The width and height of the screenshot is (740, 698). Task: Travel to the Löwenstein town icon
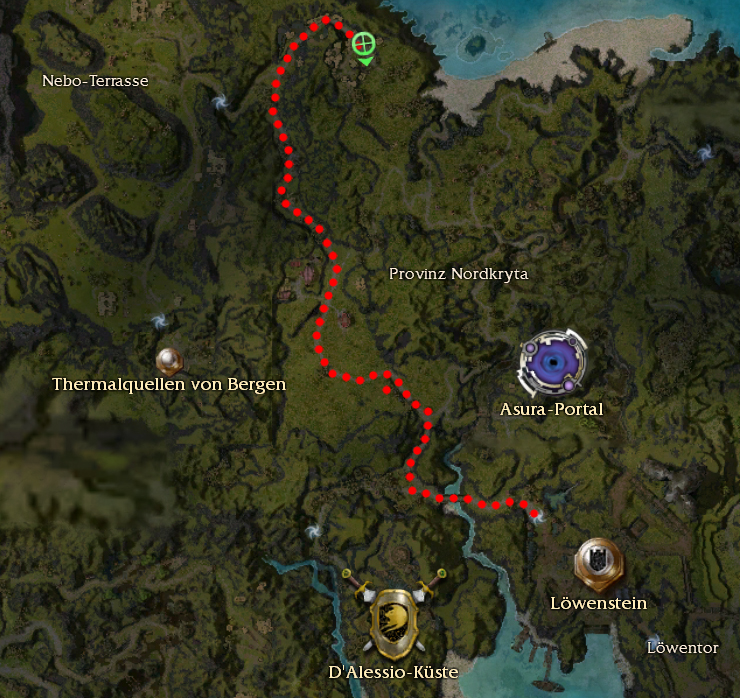tap(598, 562)
